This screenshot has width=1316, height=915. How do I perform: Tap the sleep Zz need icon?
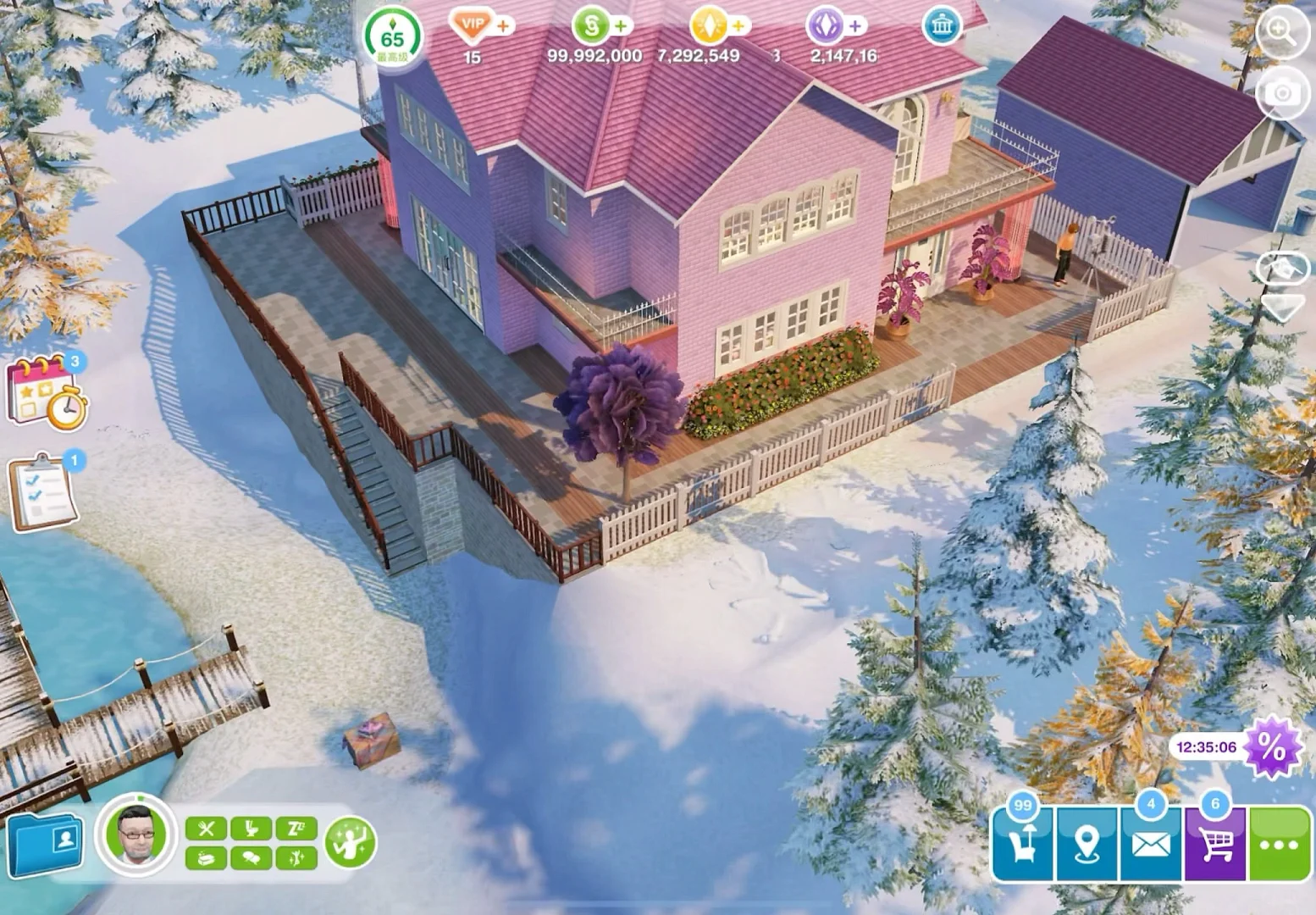click(x=296, y=829)
